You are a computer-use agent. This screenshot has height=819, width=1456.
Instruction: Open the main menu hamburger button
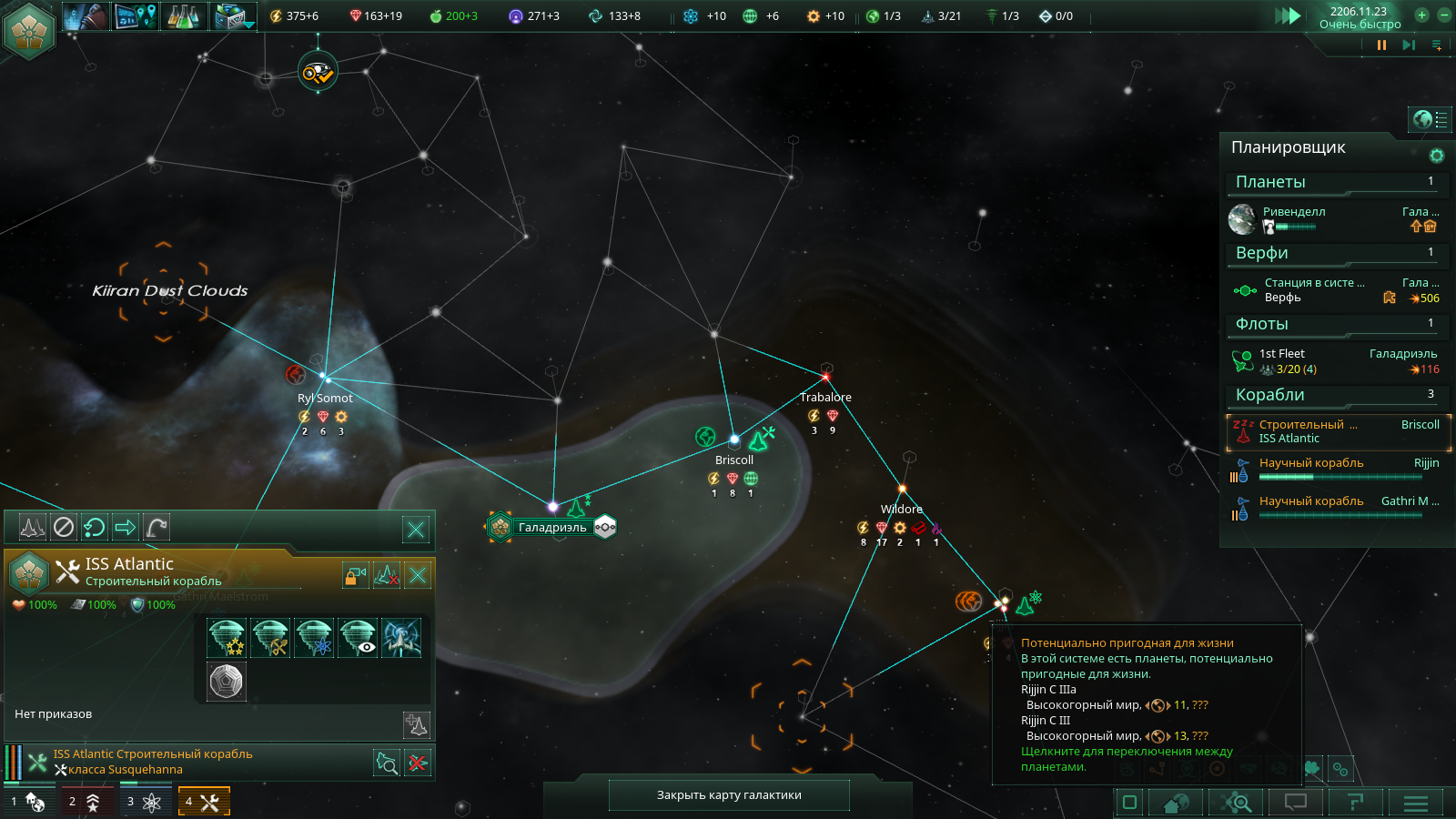(1415, 802)
